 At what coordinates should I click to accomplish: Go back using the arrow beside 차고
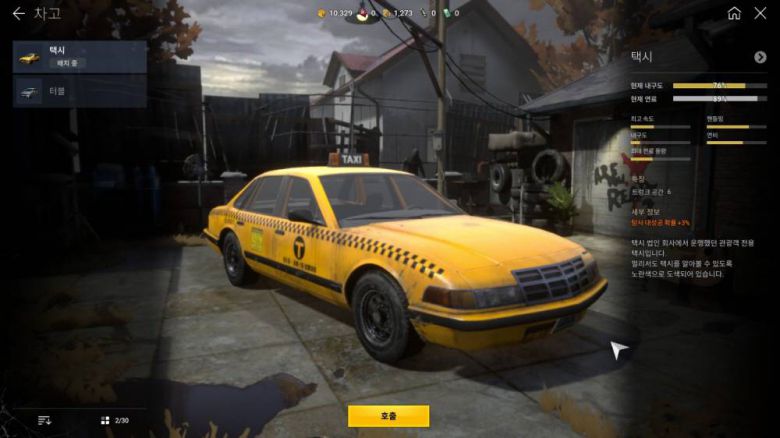tap(18, 13)
